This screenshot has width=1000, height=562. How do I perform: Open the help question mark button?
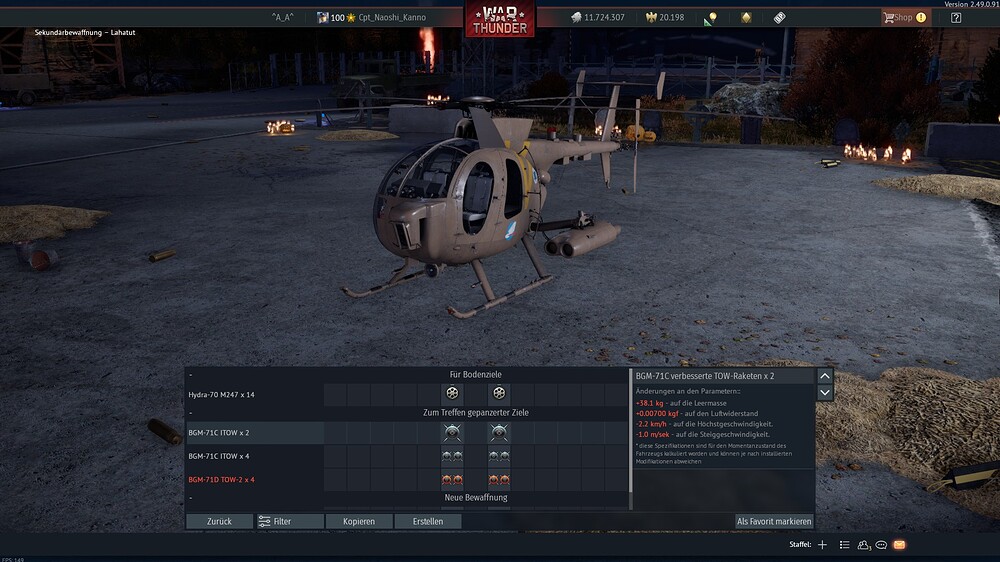[956, 17]
